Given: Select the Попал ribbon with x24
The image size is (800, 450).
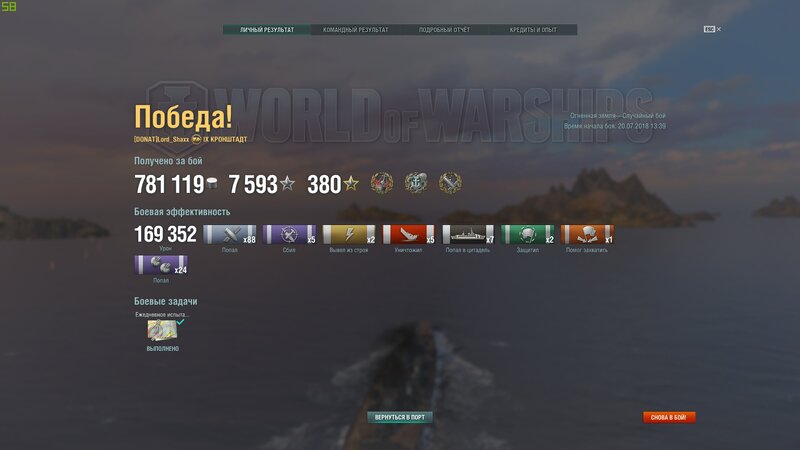Looking at the screenshot, I should [x=161, y=266].
